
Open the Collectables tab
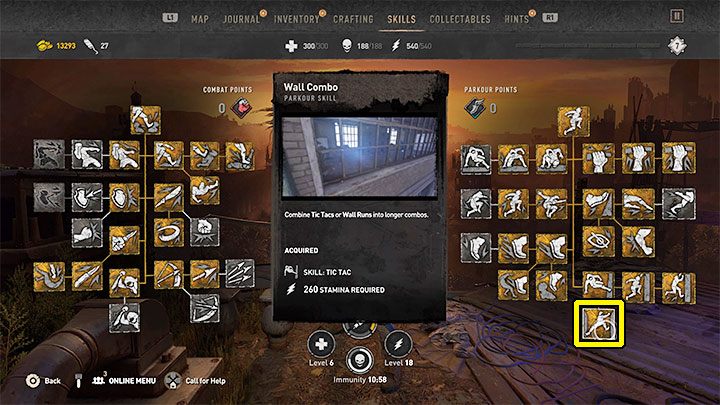pos(459,19)
